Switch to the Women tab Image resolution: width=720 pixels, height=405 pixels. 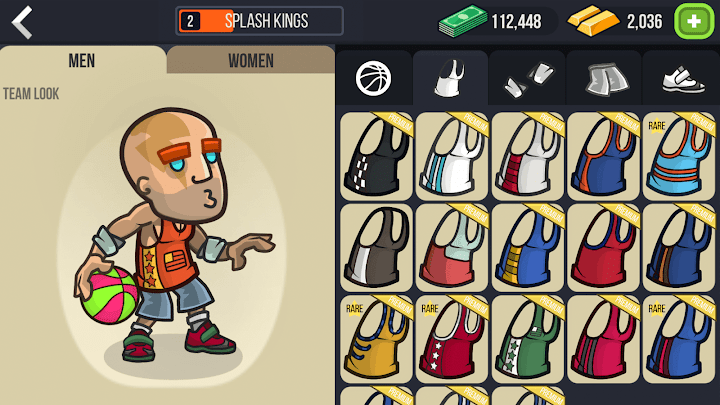tap(250, 60)
